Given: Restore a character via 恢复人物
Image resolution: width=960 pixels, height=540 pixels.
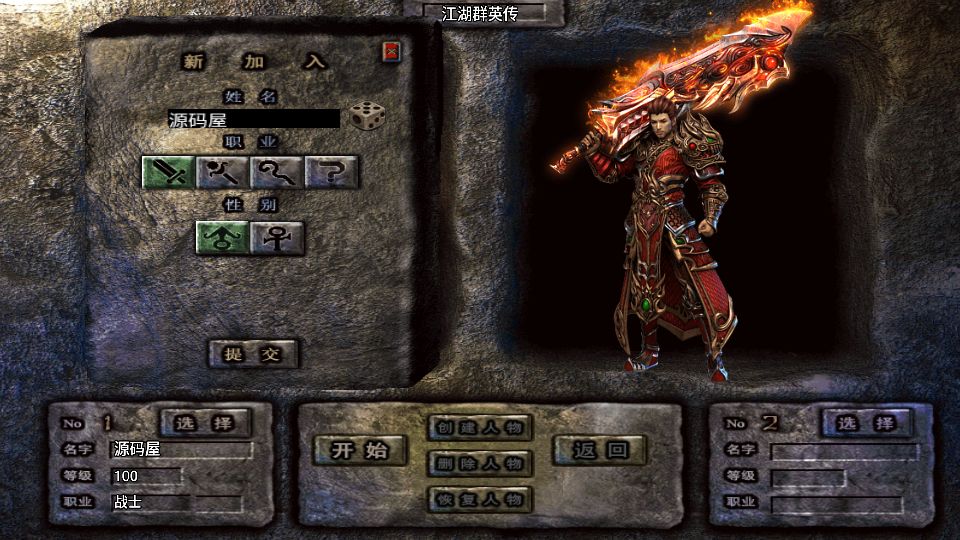Looking at the screenshot, I should (x=479, y=499).
